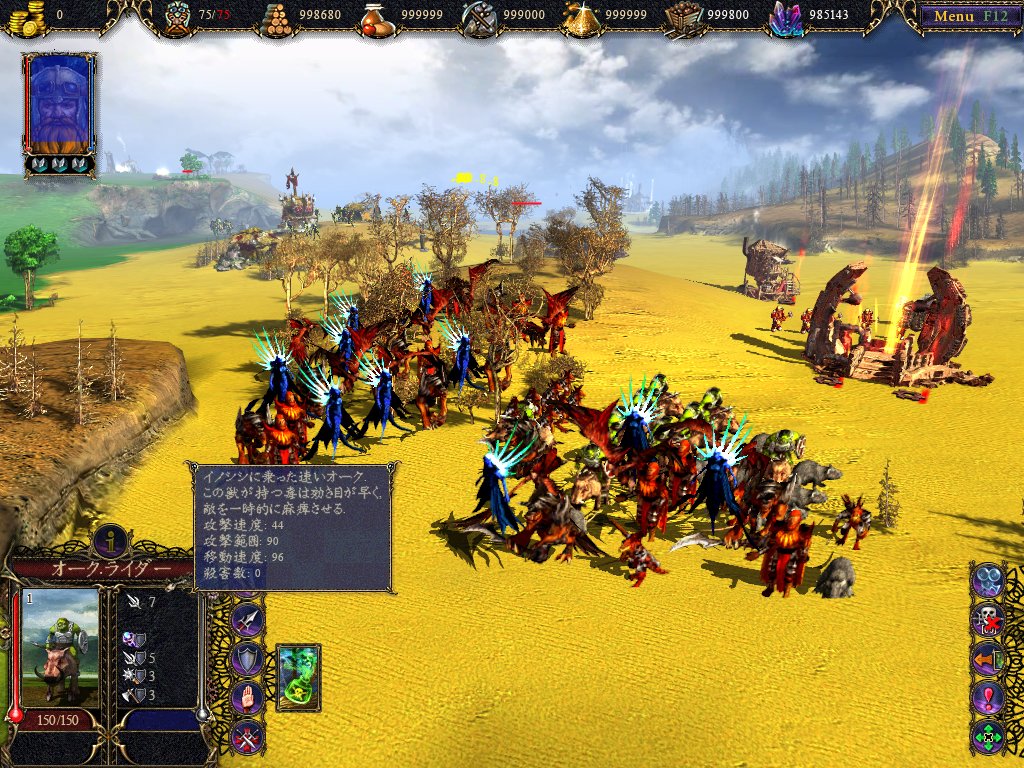Image resolution: width=1024 pixels, height=768 pixels.
Task: Open the film camera button
Action: 988,579
